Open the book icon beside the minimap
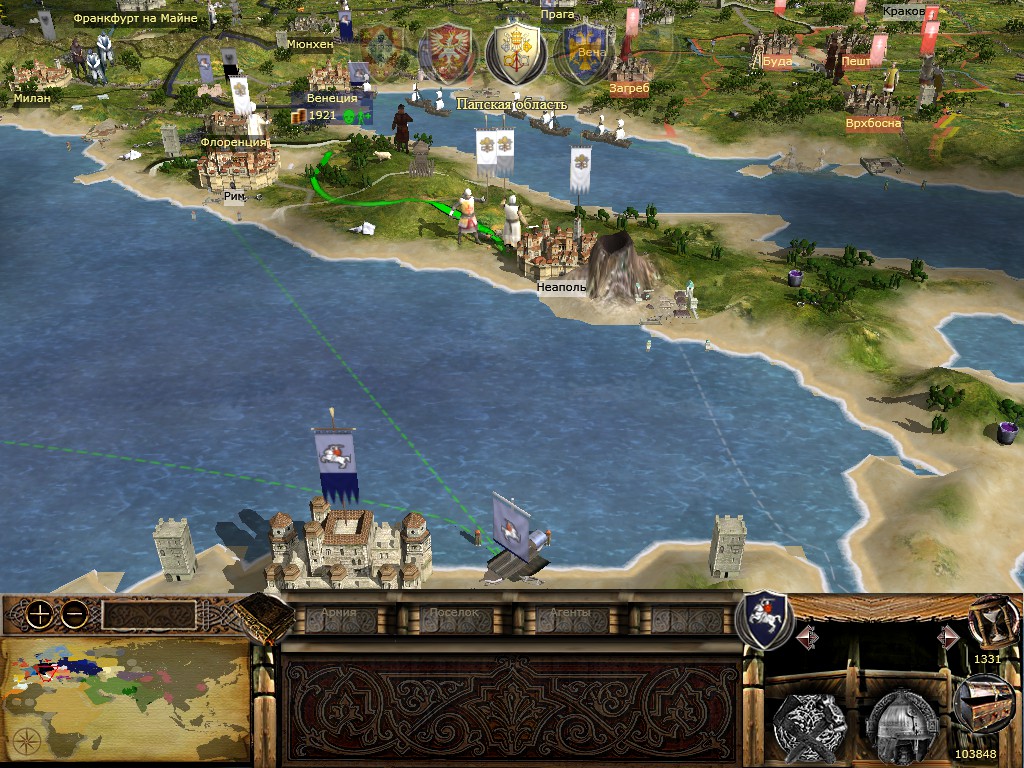The height and width of the screenshot is (768, 1024). pyautogui.click(x=264, y=618)
